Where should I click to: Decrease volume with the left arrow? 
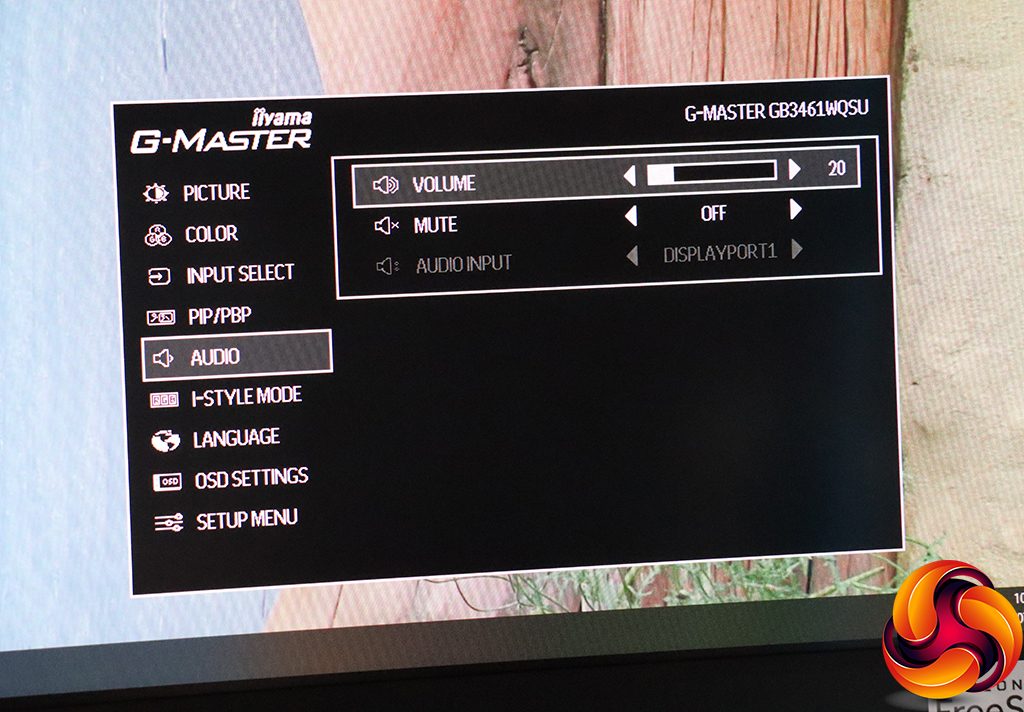pyautogui.click(x=629, y=176)
